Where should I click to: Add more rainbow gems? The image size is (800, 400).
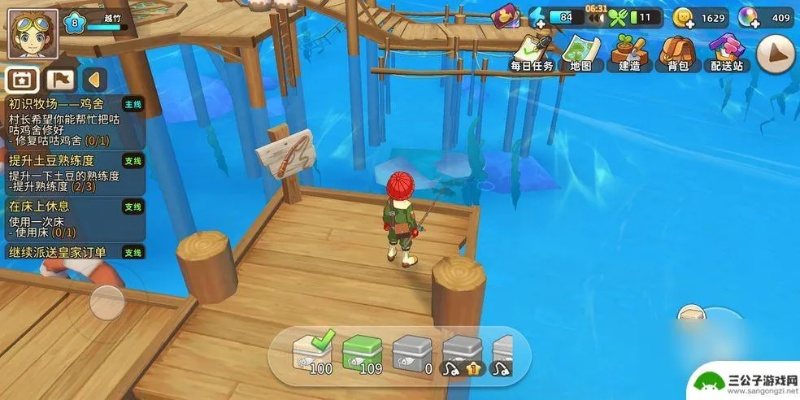tap(748, 17)
